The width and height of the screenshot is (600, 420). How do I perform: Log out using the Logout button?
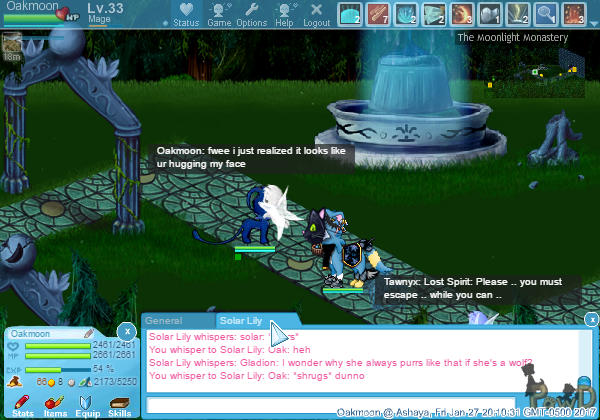[x=316, y=15]
